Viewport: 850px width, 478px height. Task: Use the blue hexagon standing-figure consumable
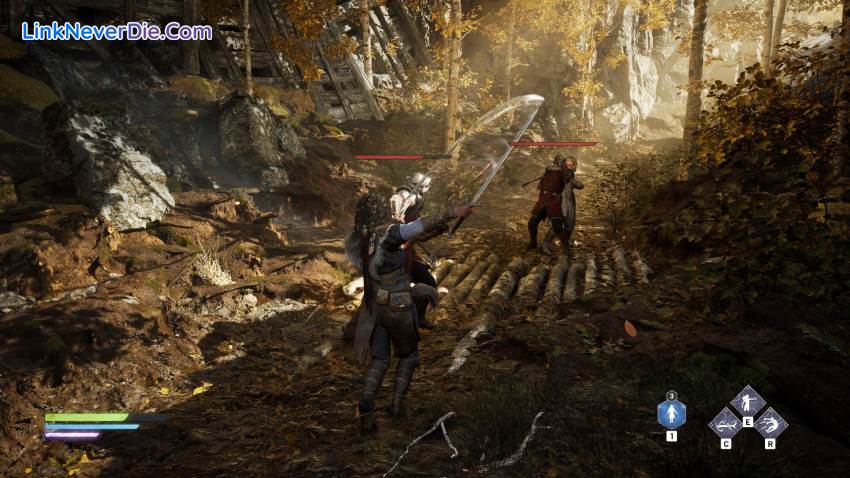(671, 414)
